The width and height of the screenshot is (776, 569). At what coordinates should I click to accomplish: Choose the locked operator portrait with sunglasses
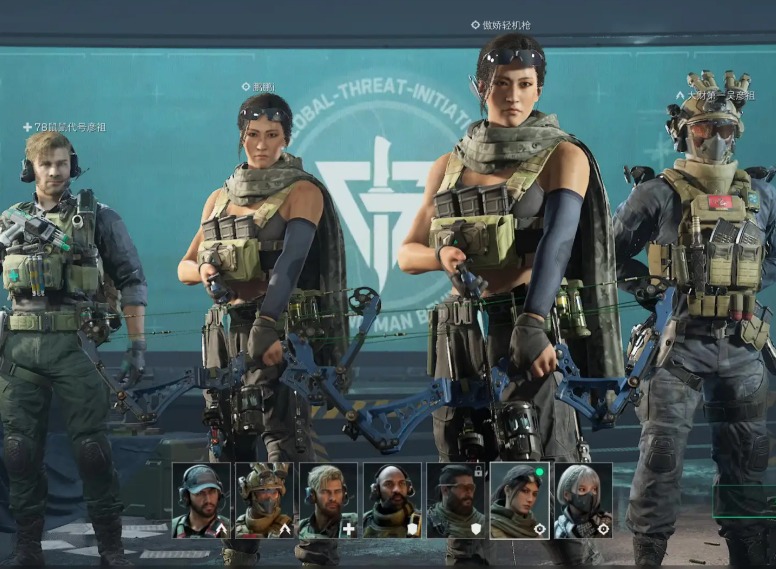(x=456, y=500)
